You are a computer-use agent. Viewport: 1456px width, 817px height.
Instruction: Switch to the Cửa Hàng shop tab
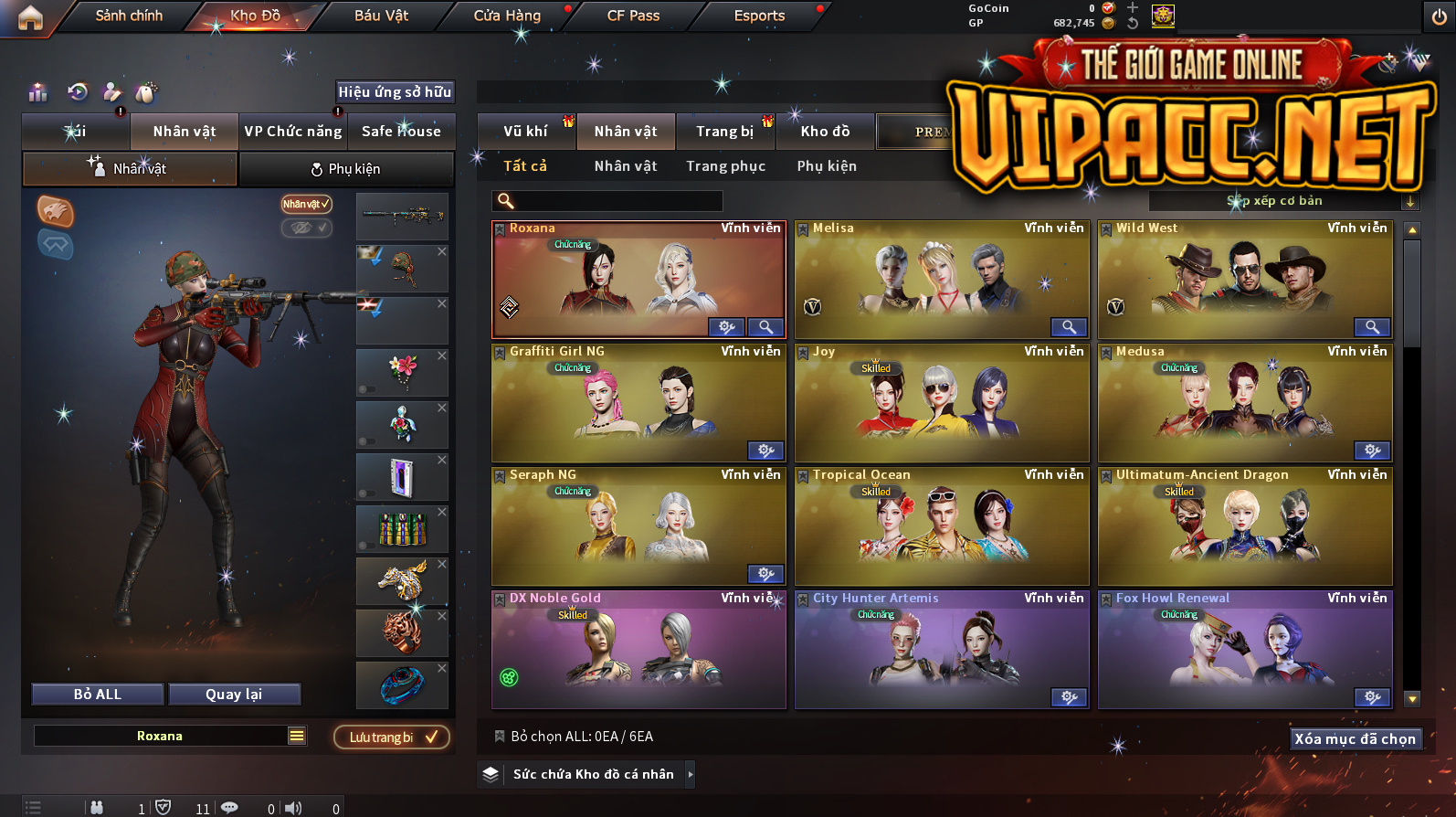[507, 16]
